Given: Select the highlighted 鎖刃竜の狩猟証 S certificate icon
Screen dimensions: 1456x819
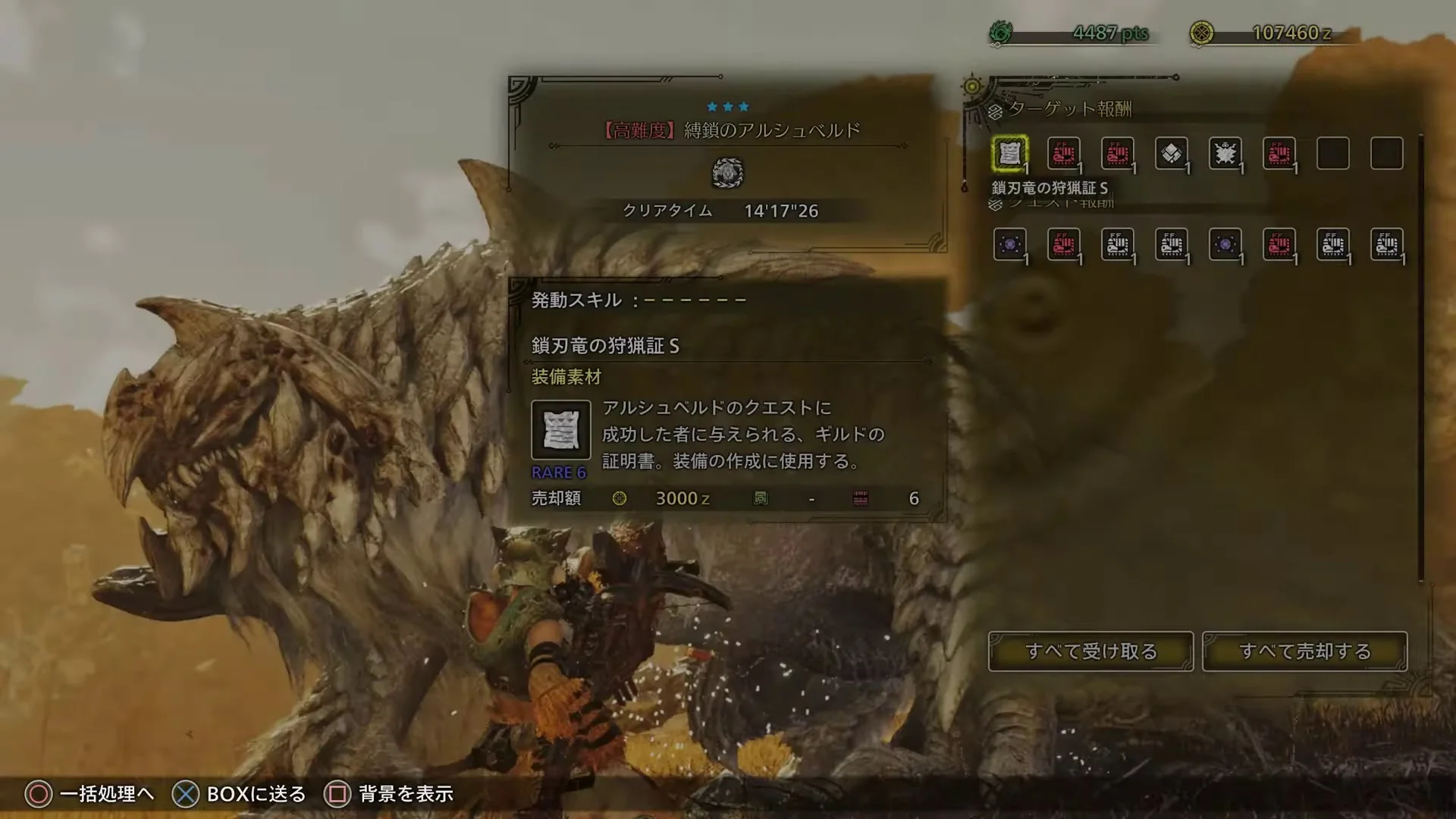Looking at the screenshot, I should 1011,153.
